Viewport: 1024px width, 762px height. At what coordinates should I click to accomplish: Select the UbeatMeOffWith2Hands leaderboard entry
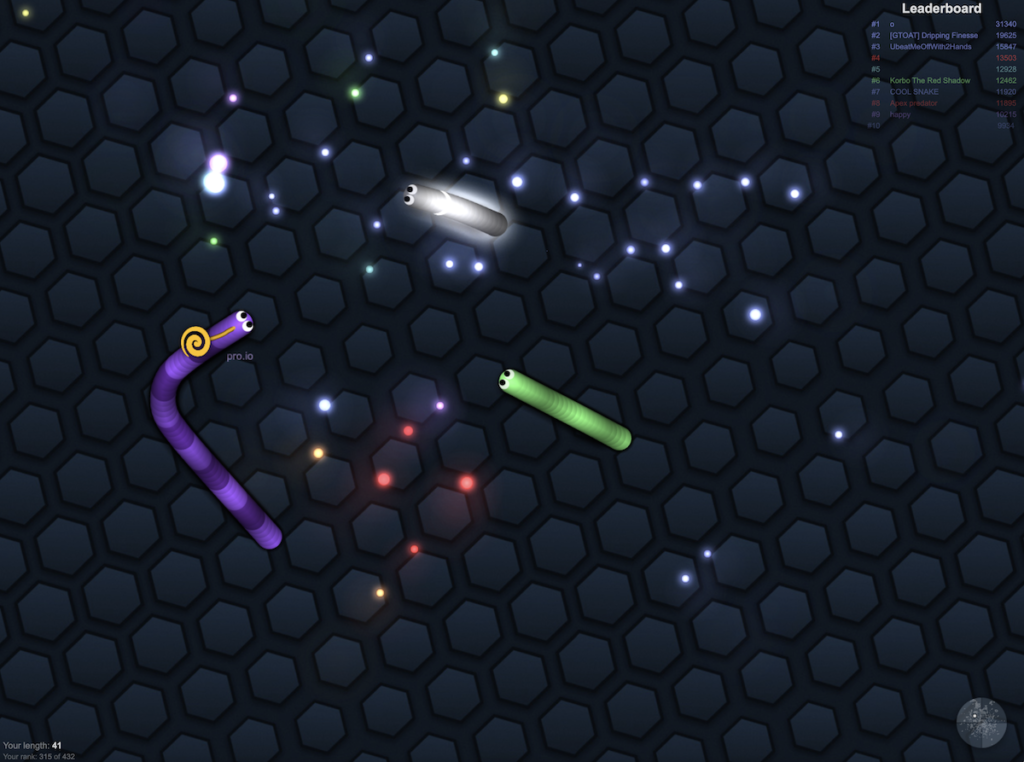pyautogui.click(x=930, y=47)
